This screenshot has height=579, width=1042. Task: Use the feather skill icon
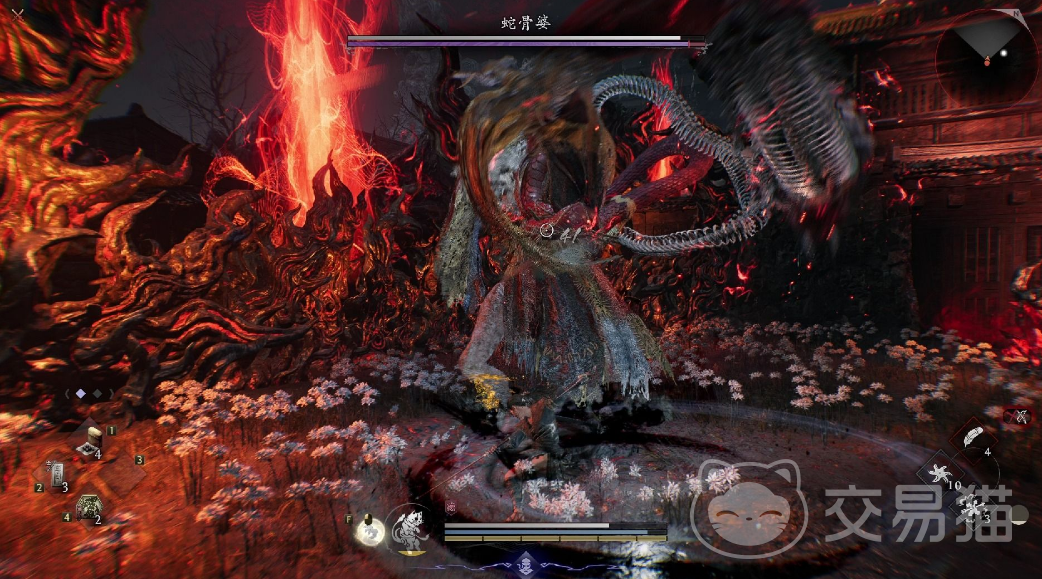(971, 436)
